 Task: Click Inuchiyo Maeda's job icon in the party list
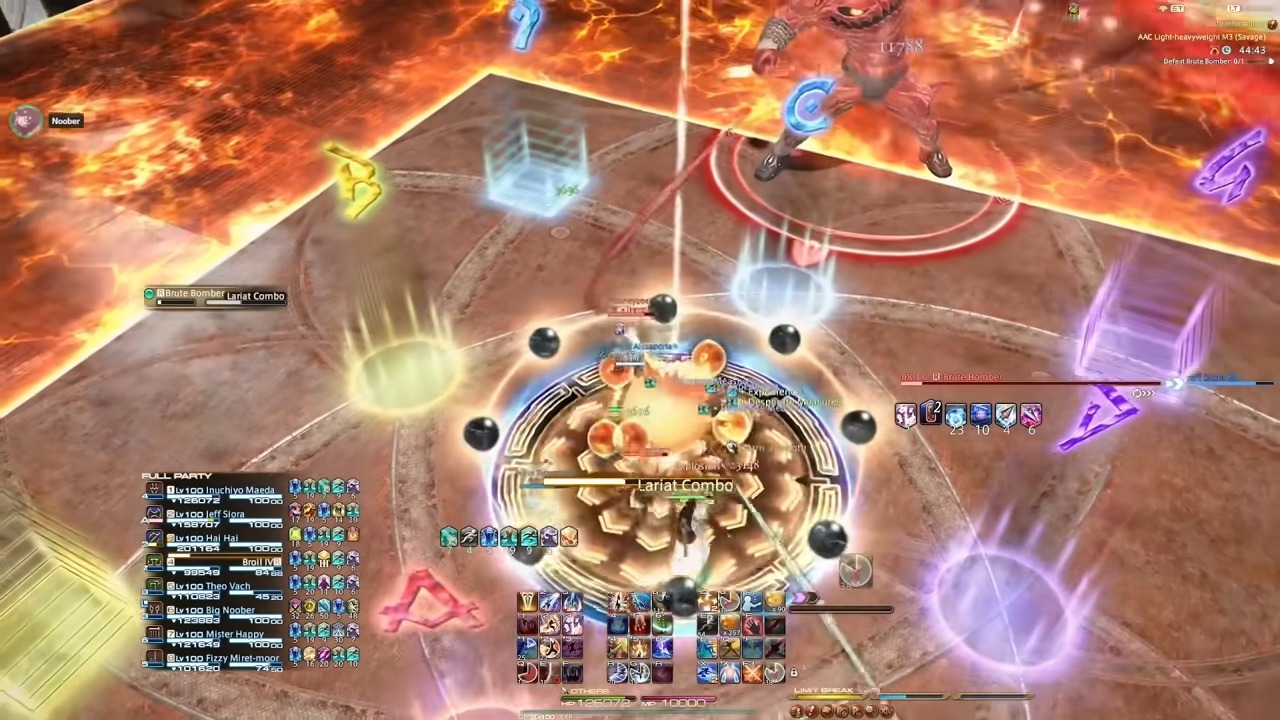[x=155, y=490]
